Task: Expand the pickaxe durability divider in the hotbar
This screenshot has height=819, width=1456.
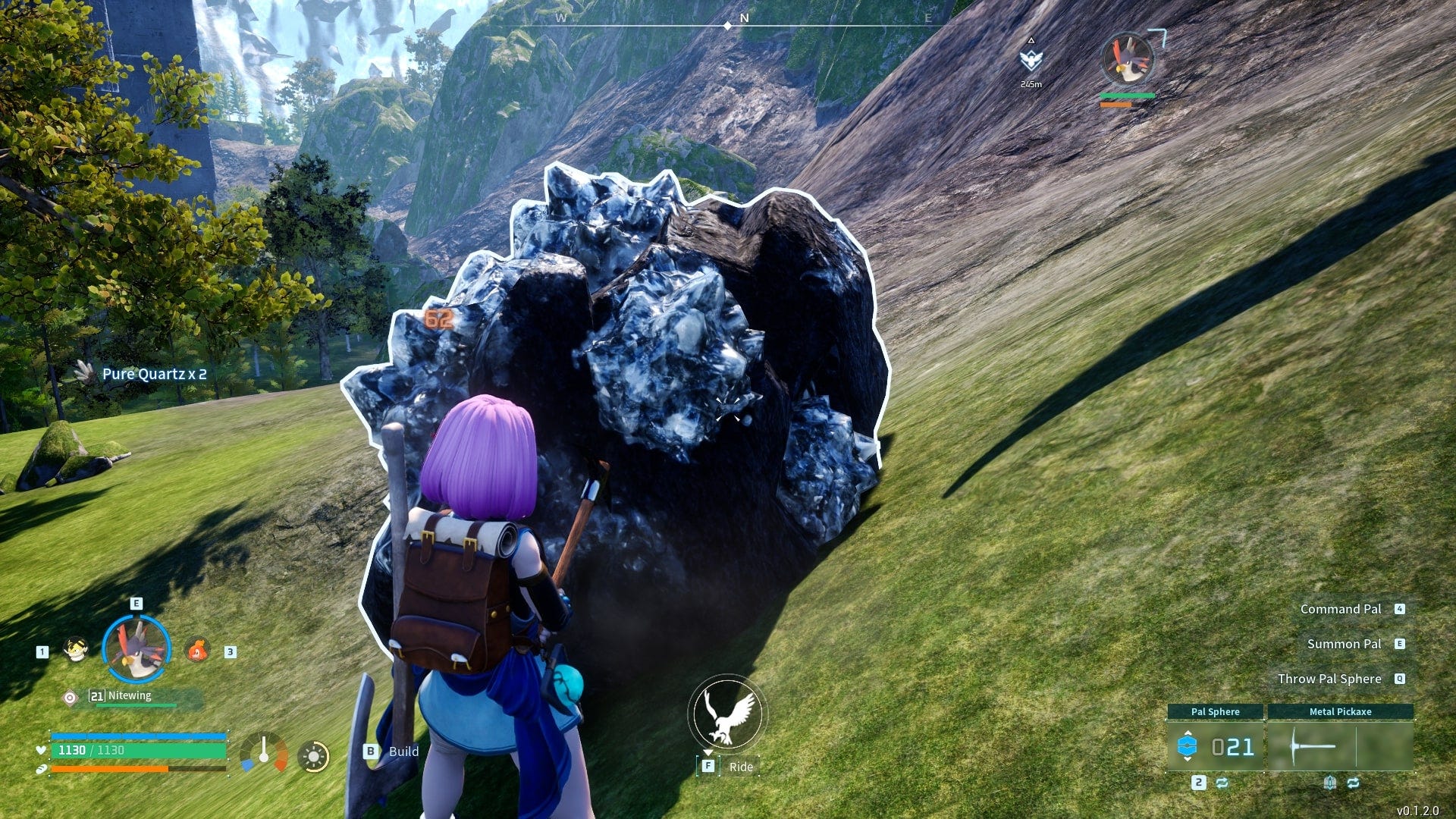Action: click(1356, 747)
